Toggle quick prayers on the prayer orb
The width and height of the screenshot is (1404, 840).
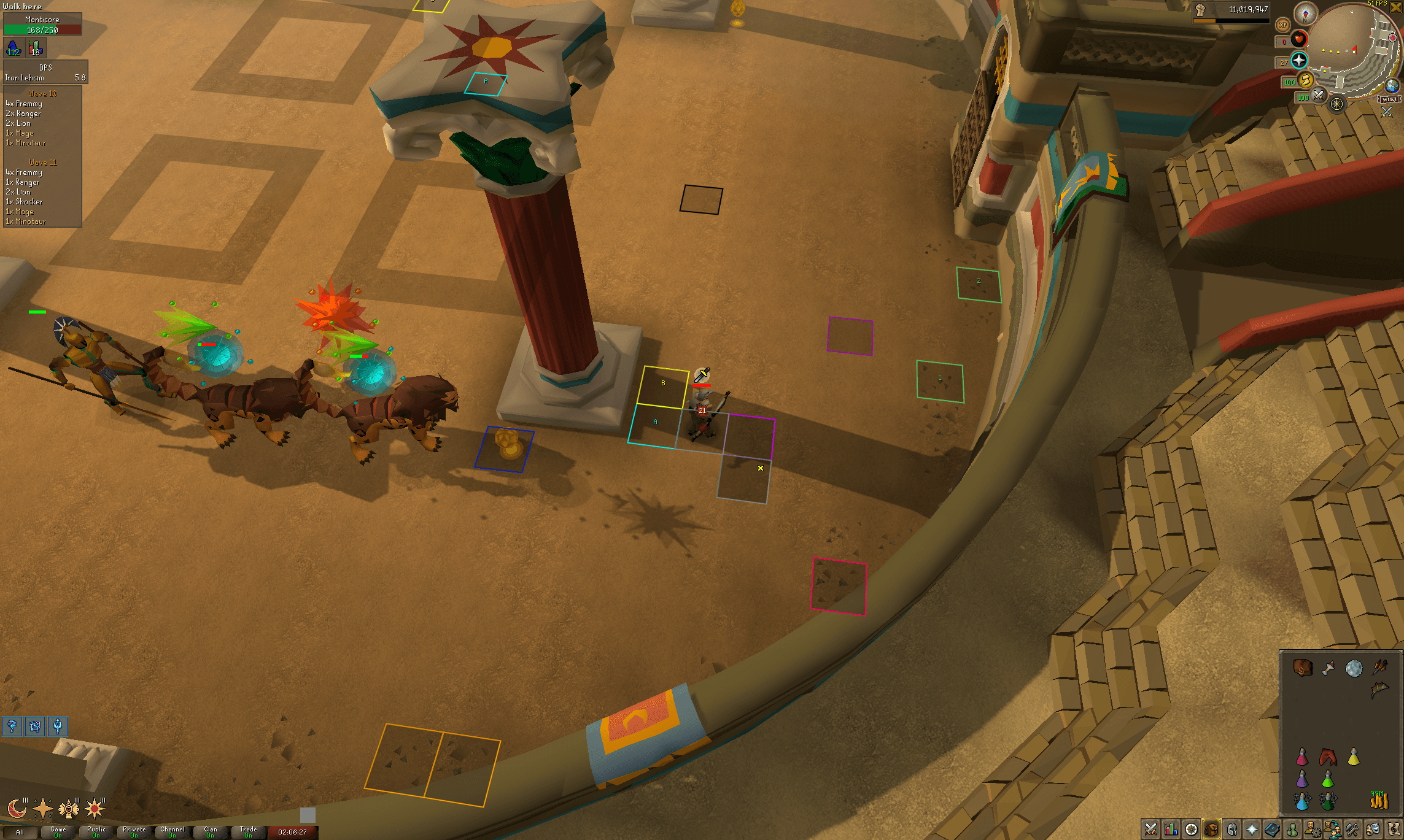1299,60
